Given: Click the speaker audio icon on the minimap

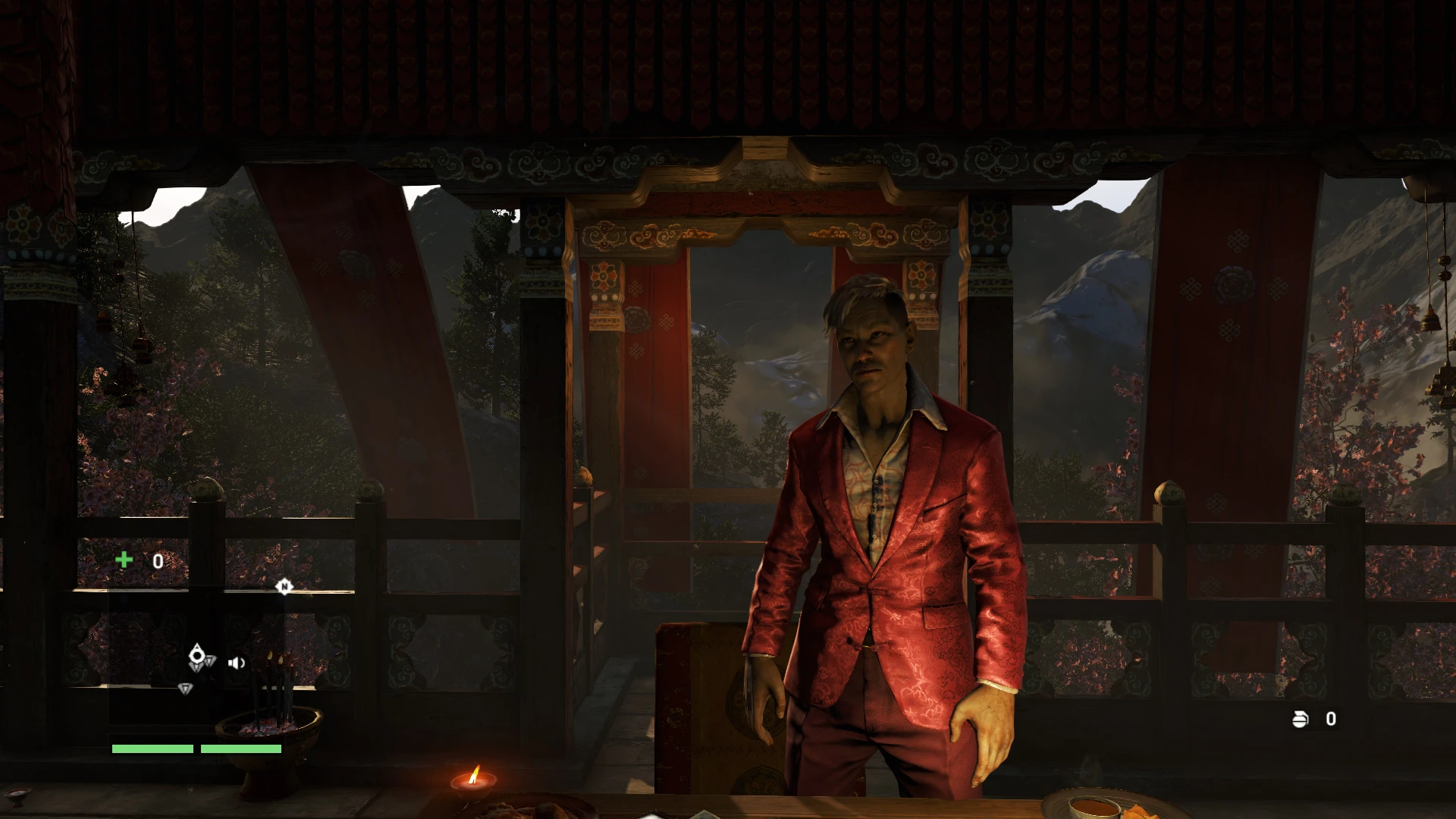Looking at the screenshot, I should click(x=237, y=663).
